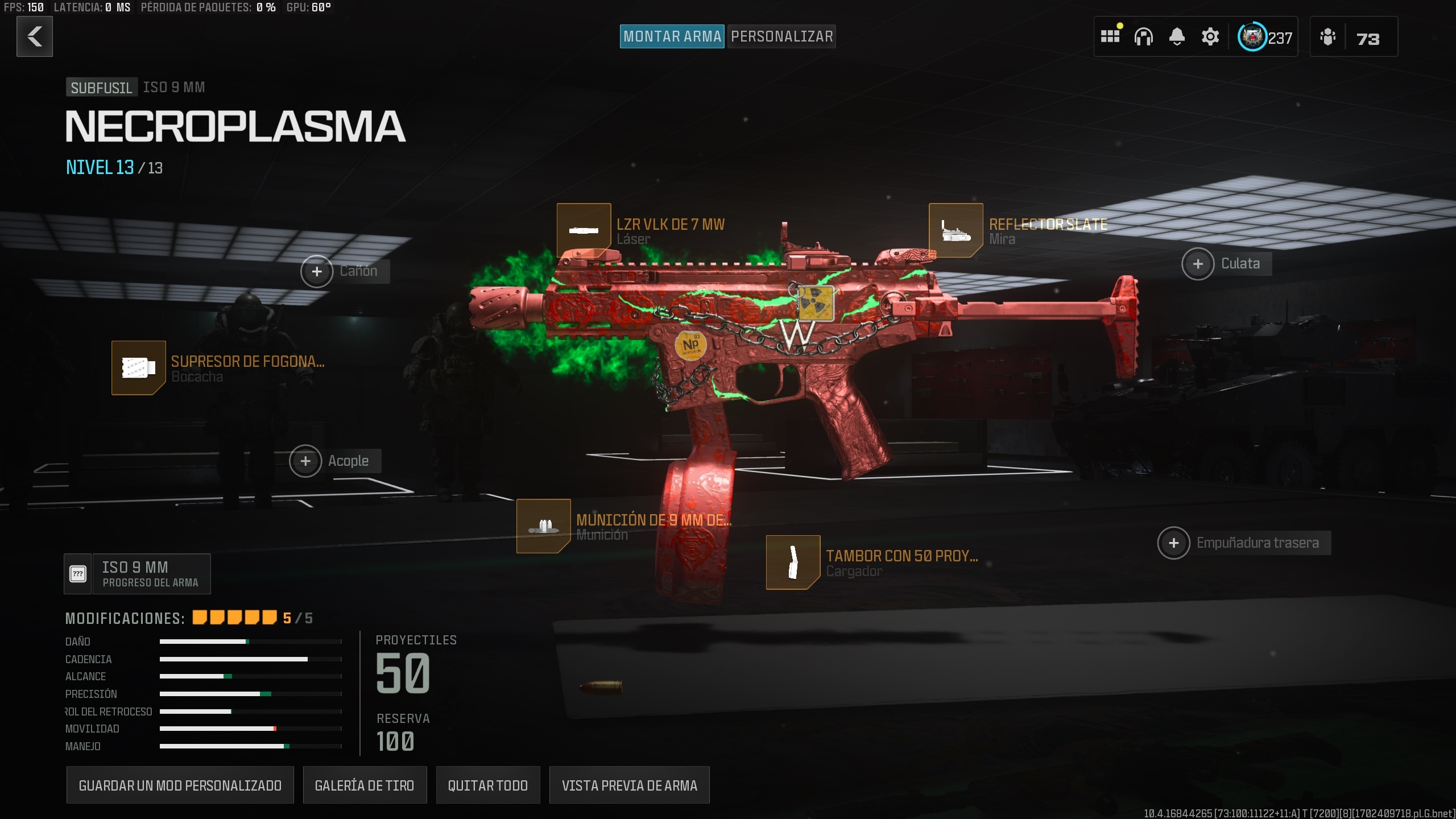Expand the Empuñadura trasera rear grip slot
The width and height of the screenshot is (1456, 819).
point(1174,542)
